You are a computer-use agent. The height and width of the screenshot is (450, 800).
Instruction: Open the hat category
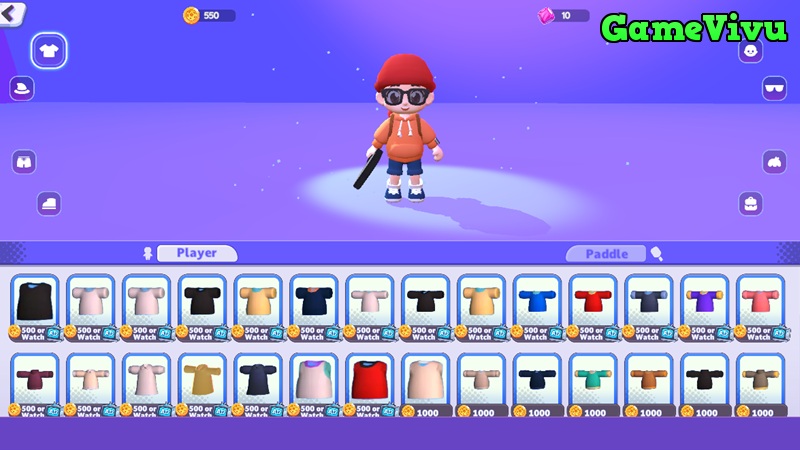(x=22, y=88)
